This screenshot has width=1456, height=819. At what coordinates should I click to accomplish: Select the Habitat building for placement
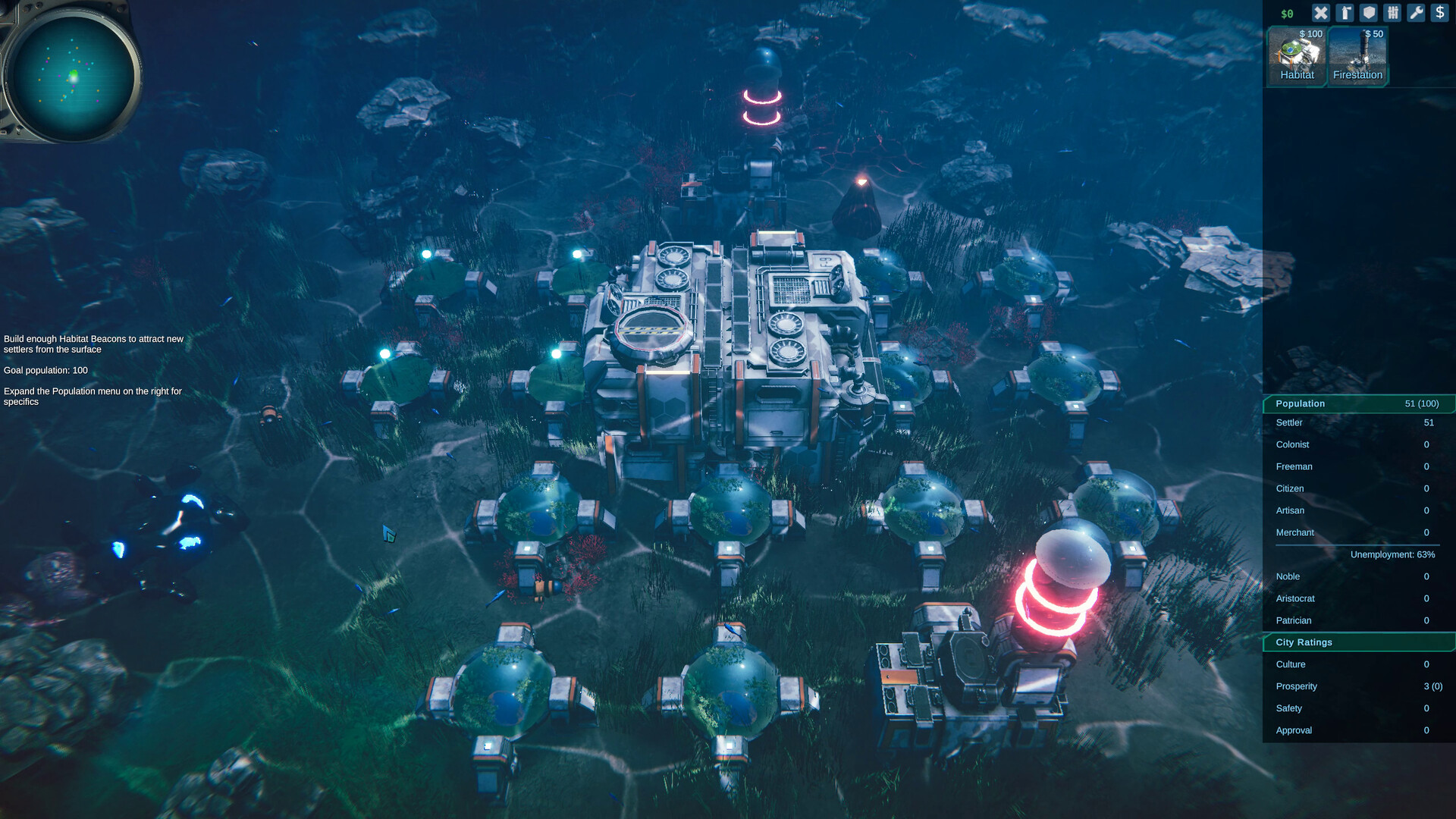(1297, 55)
